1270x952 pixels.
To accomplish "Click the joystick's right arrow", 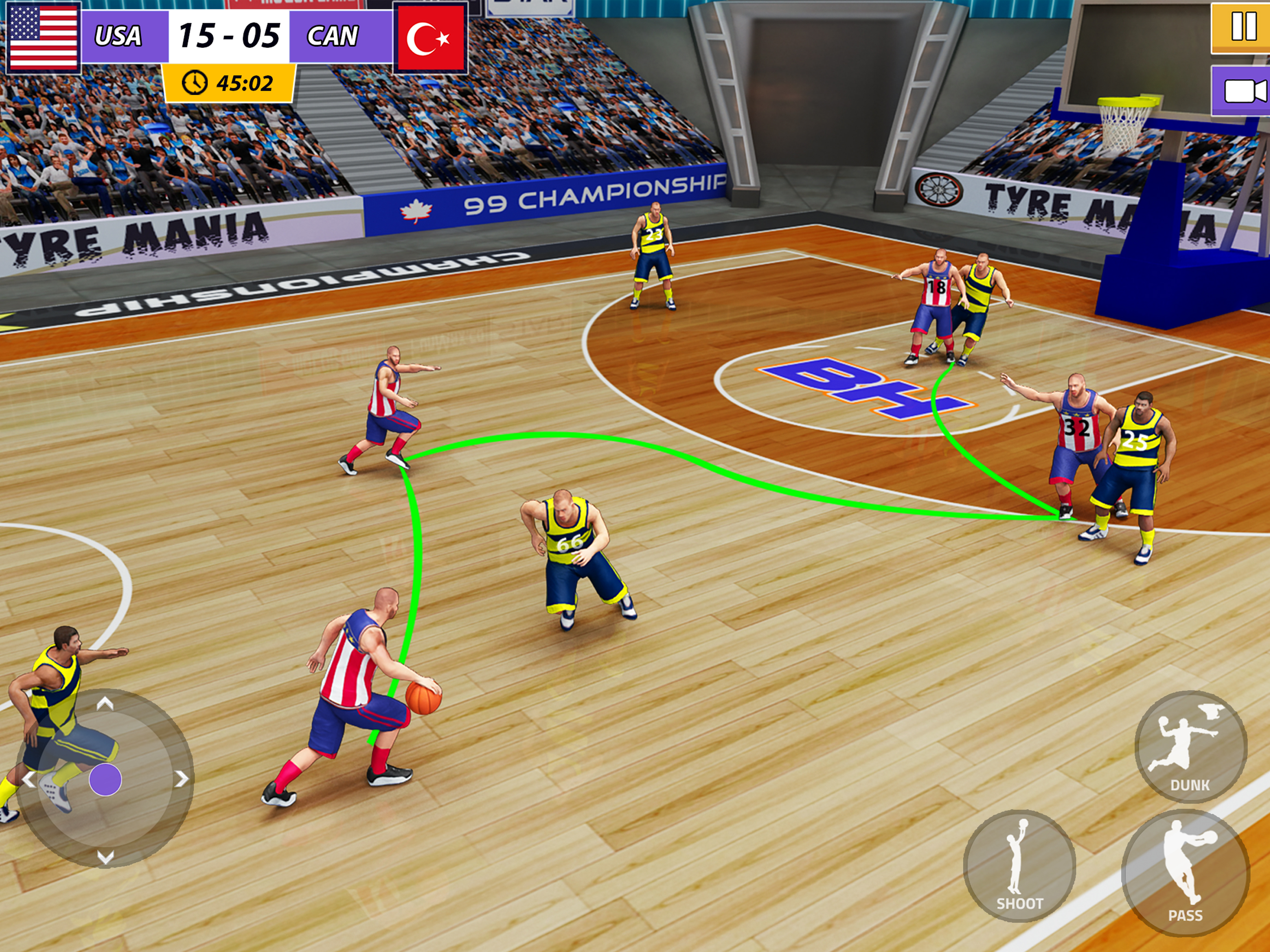I will coord(181,779).
